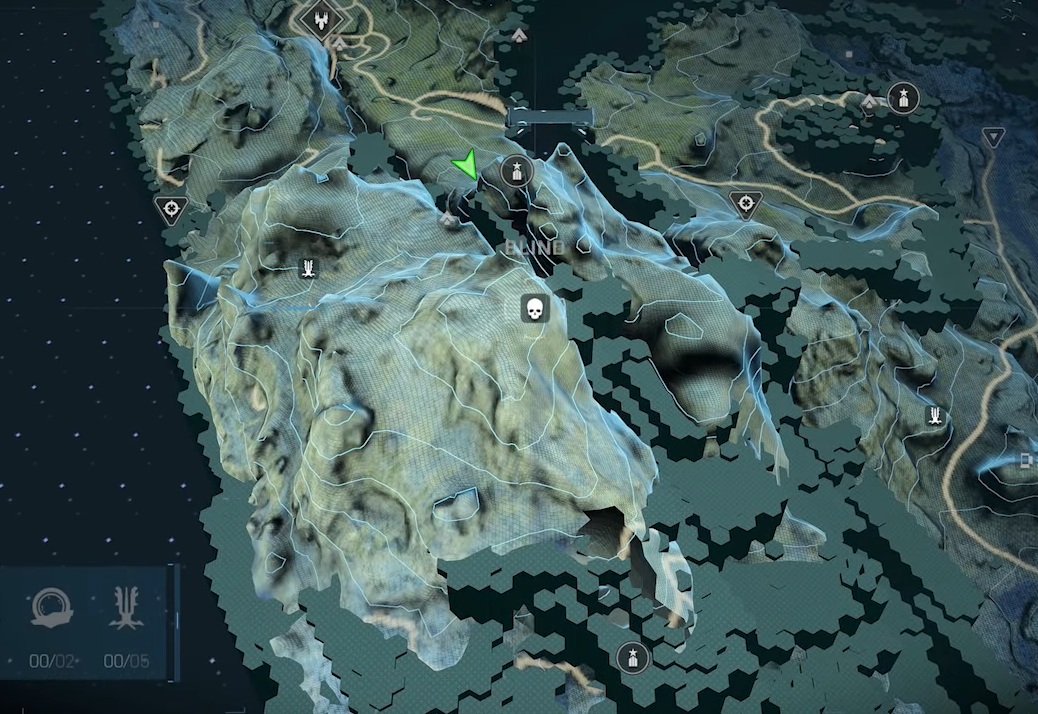Select the skull target marker
This screenshot has height=714, width=1038.
[x=535, y=308]
